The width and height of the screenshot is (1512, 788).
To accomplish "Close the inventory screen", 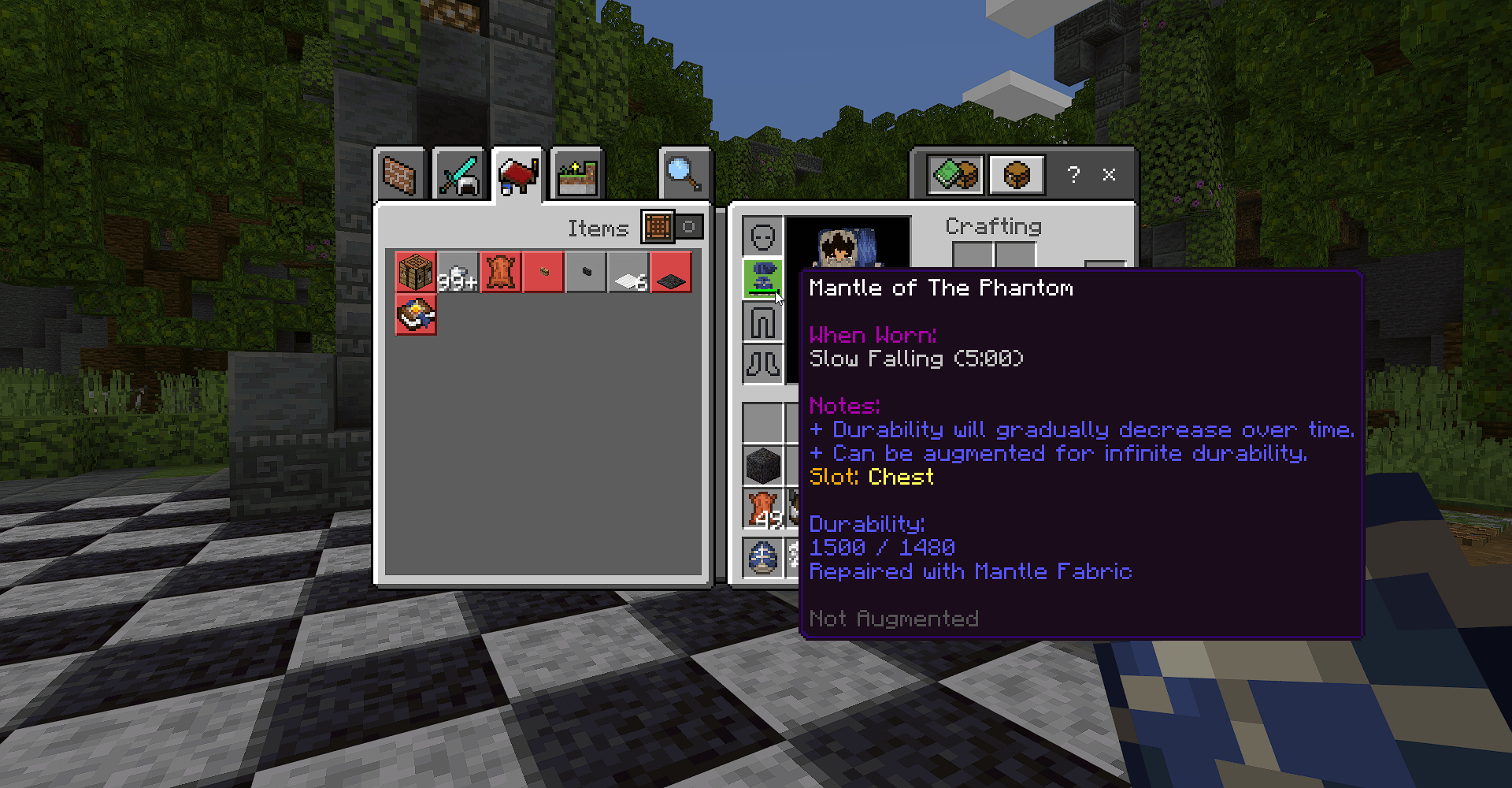I will tap(1109, 174).
